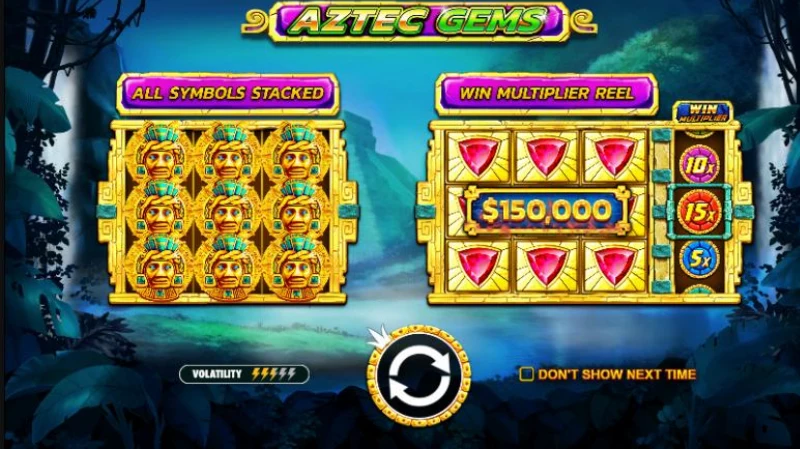Viewport: 800px width, 449px height.
Task: Tick the Don't Show Next Time checkbox
Action: coord(526,374)
